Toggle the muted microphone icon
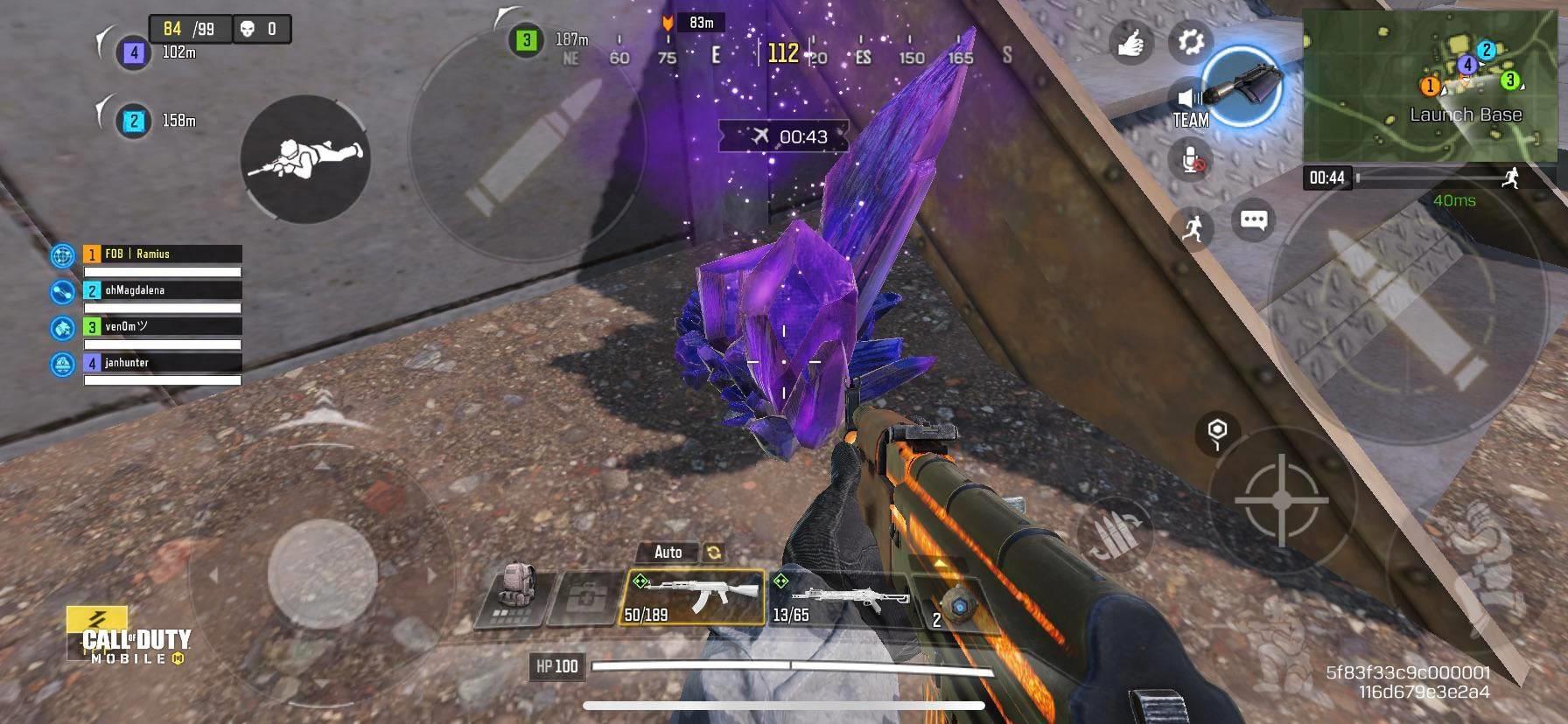The height and width of the screenshot is (724, 1568). pyautogui.click(x=1191, y=160)
